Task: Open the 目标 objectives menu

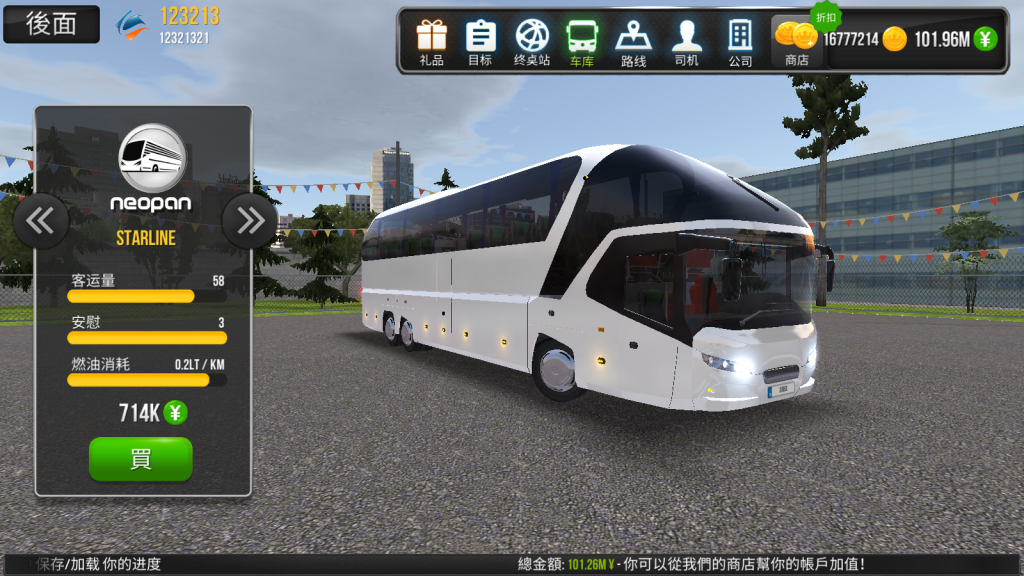Action: pos(480,41)
